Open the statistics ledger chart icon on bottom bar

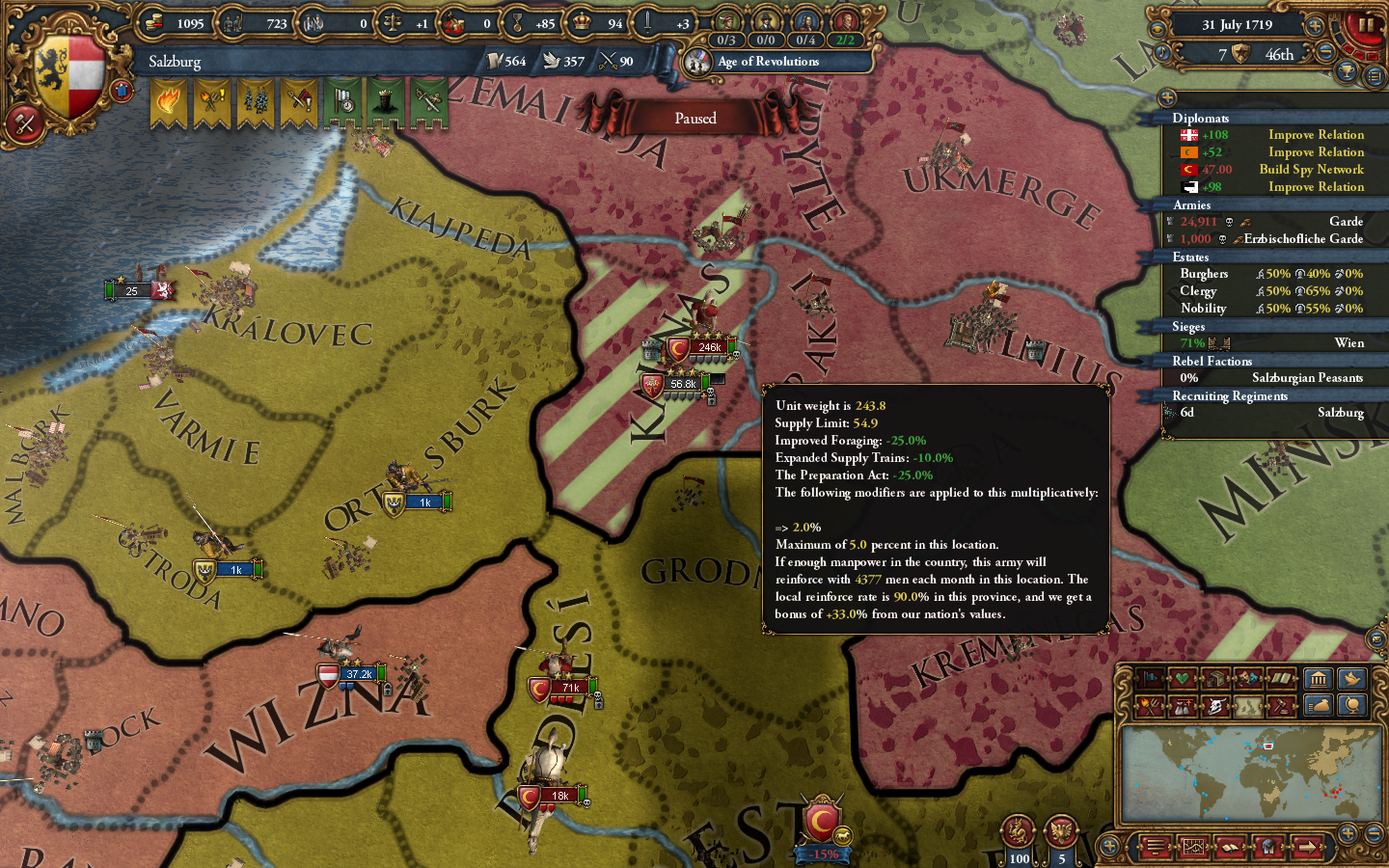pos(1193,847)
